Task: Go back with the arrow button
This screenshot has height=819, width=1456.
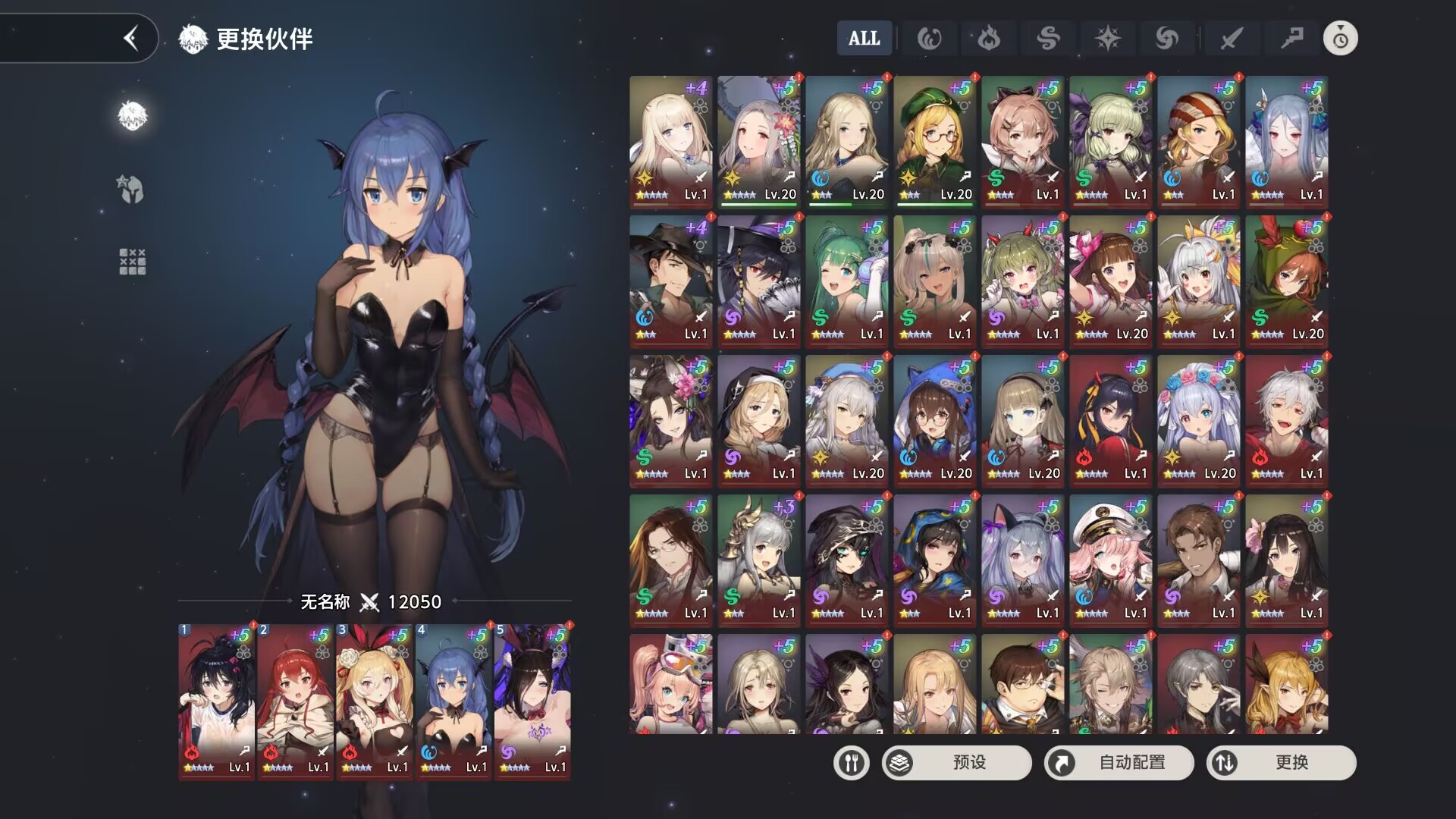Action: (x=131, y=38)
